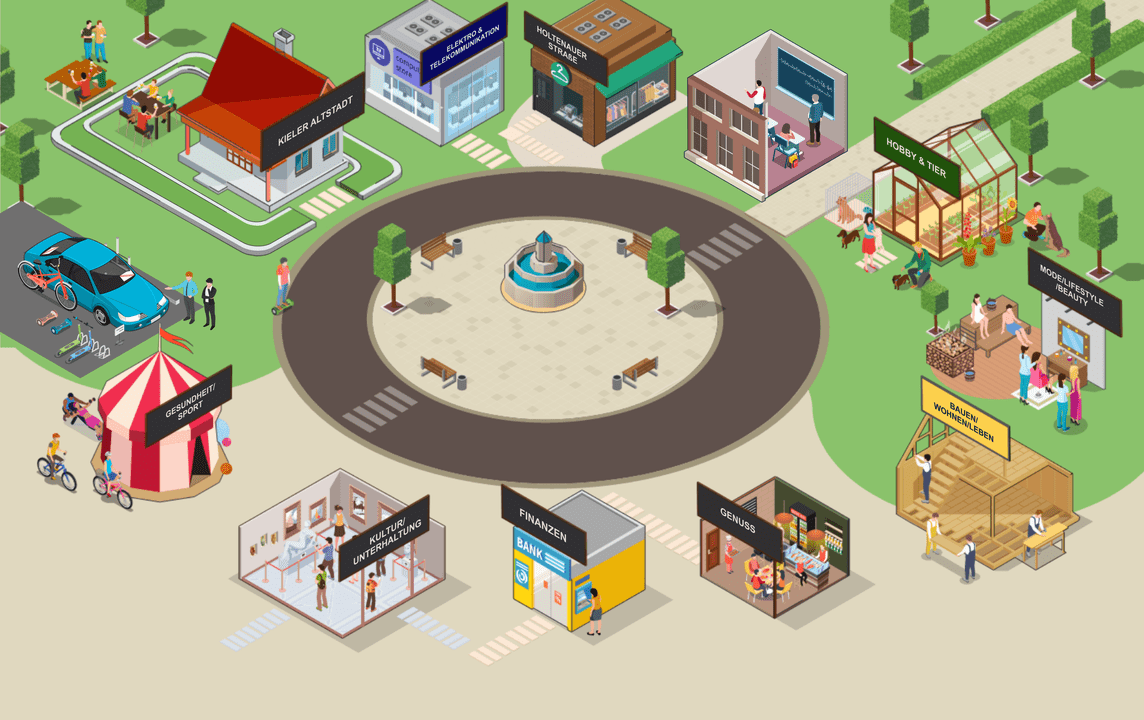Choose the Holtenauer Straße label

coord(565,48)
